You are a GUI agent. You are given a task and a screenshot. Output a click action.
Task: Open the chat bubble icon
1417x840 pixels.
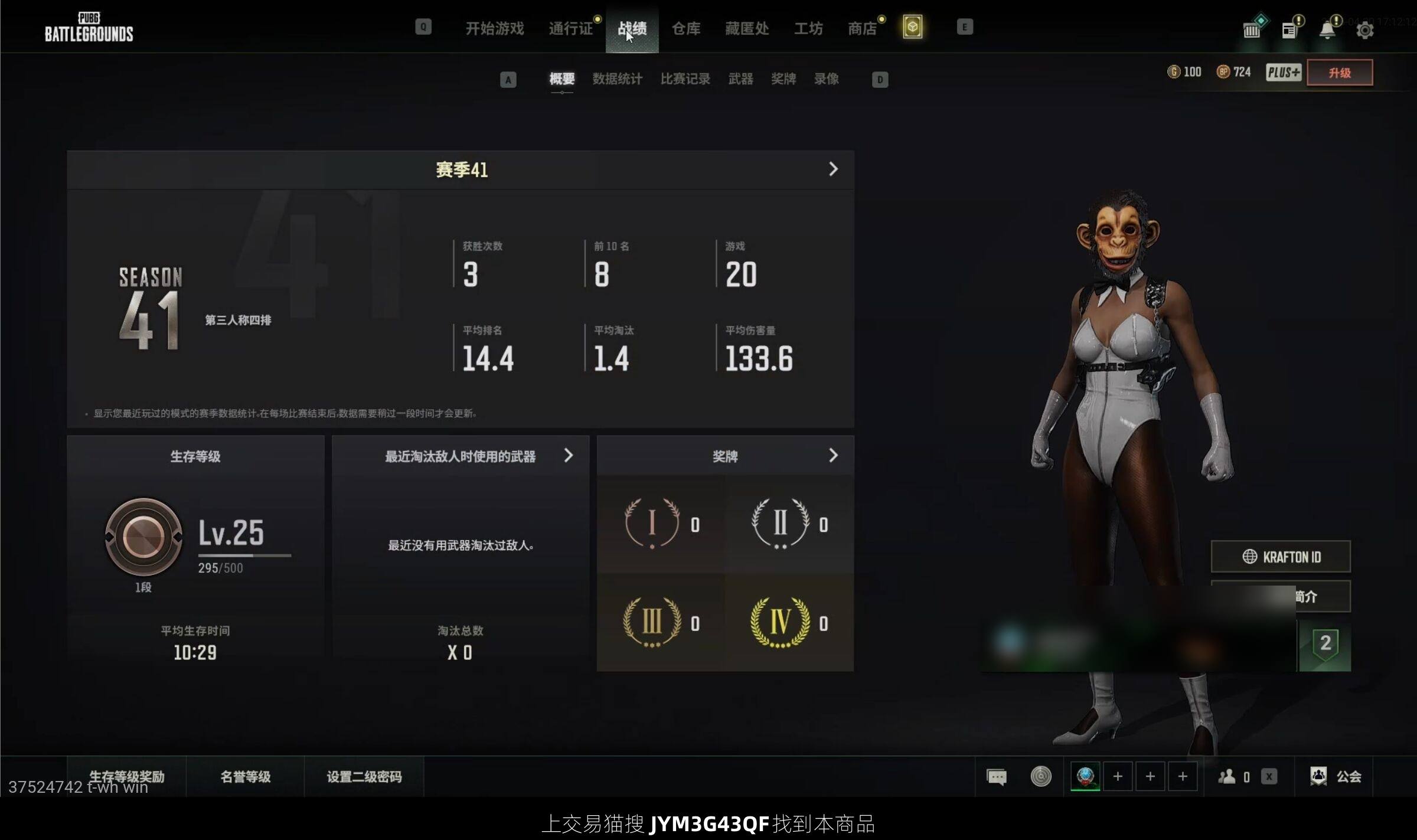(x=997, y=776)
